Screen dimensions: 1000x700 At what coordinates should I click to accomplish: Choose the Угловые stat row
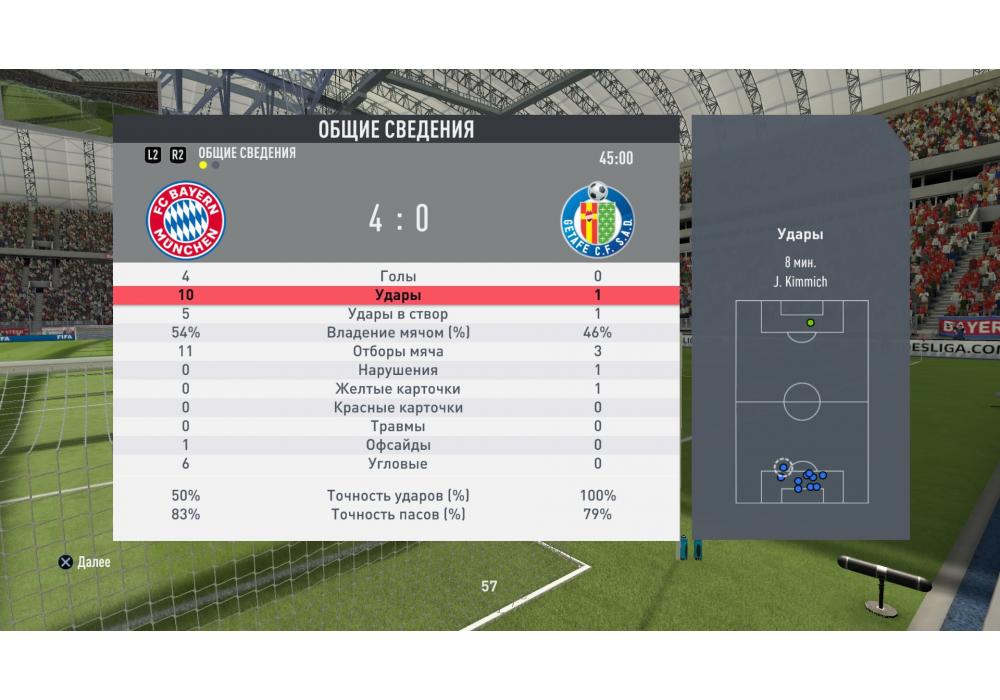point(397,464)
